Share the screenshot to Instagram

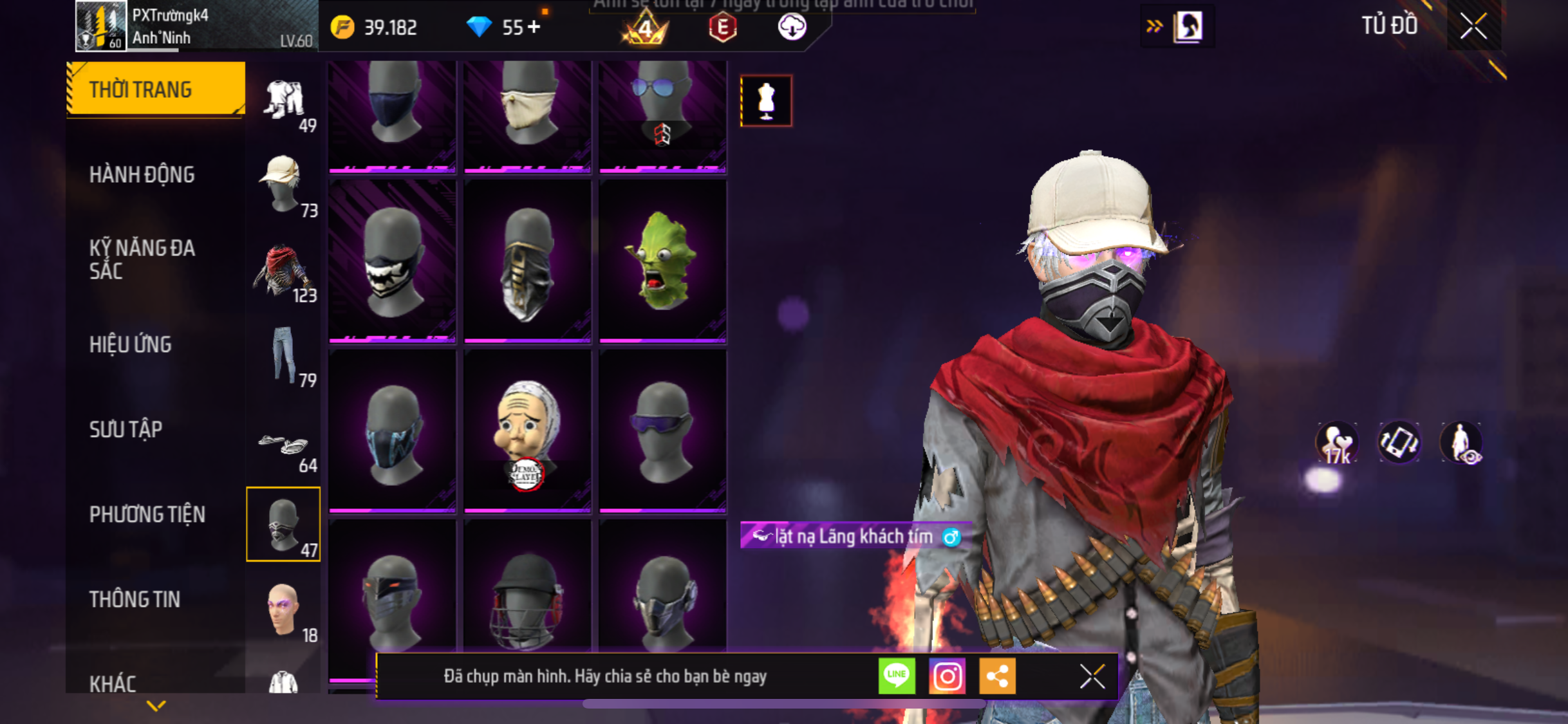coord(947,676)
